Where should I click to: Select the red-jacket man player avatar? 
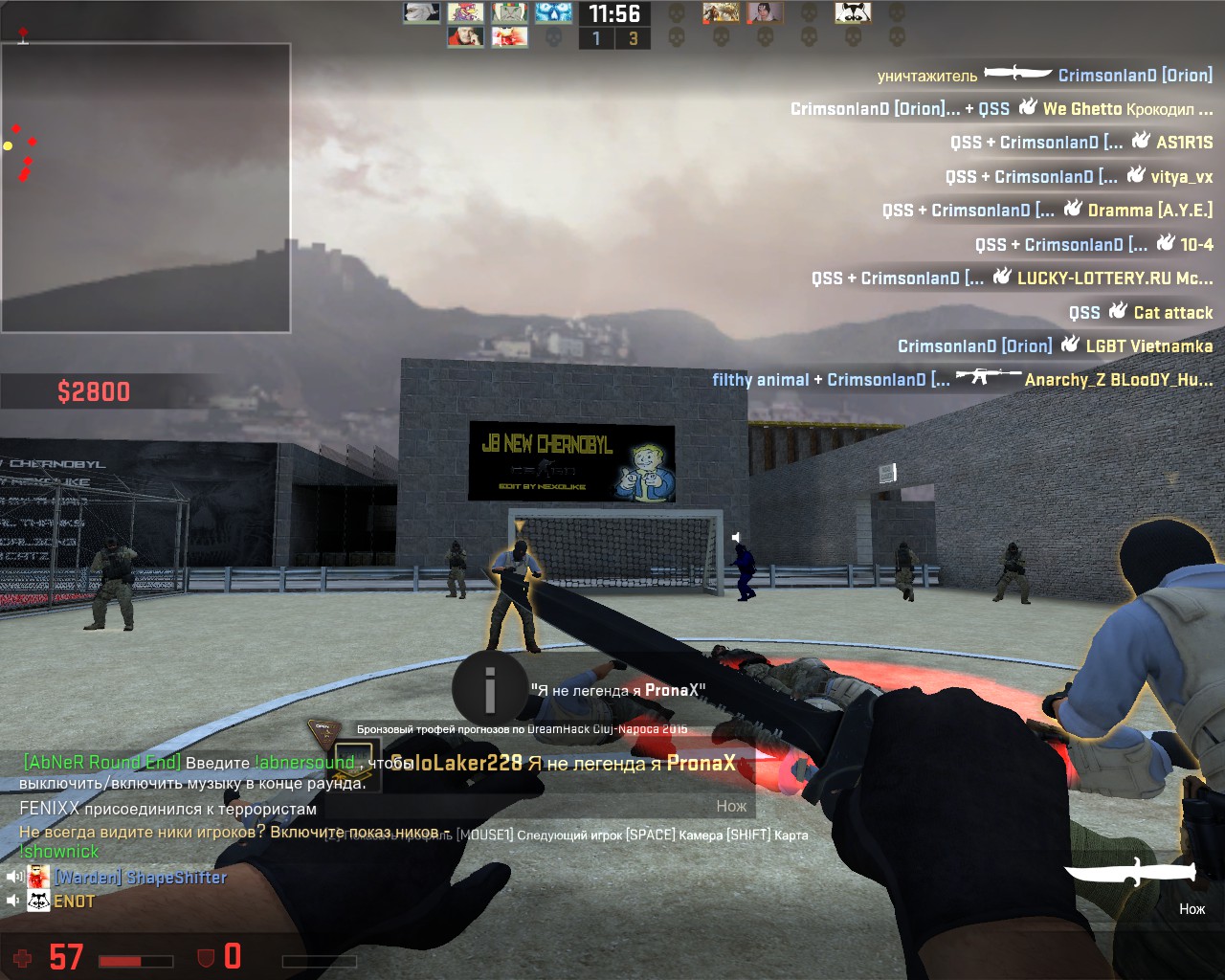(465, 37)
